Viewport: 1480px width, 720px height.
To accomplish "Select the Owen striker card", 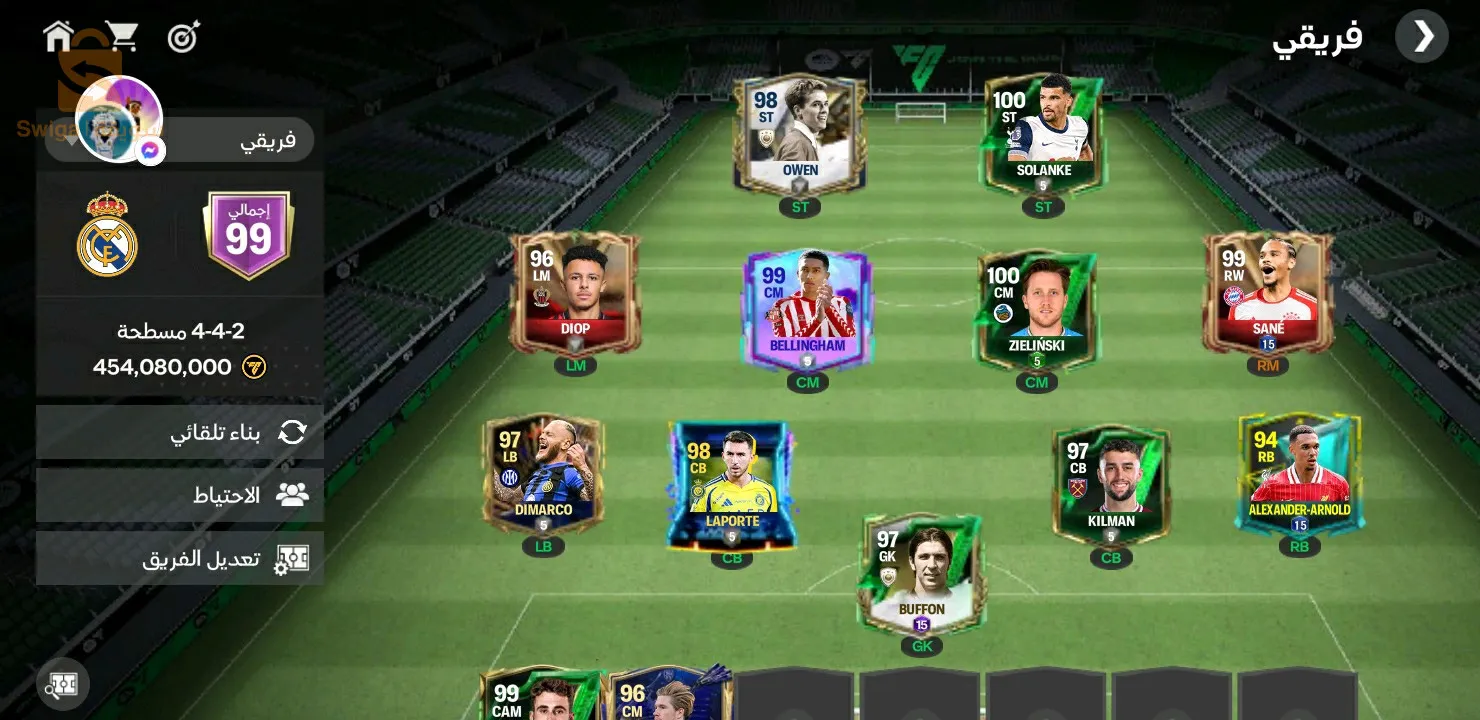I will 799,135.
